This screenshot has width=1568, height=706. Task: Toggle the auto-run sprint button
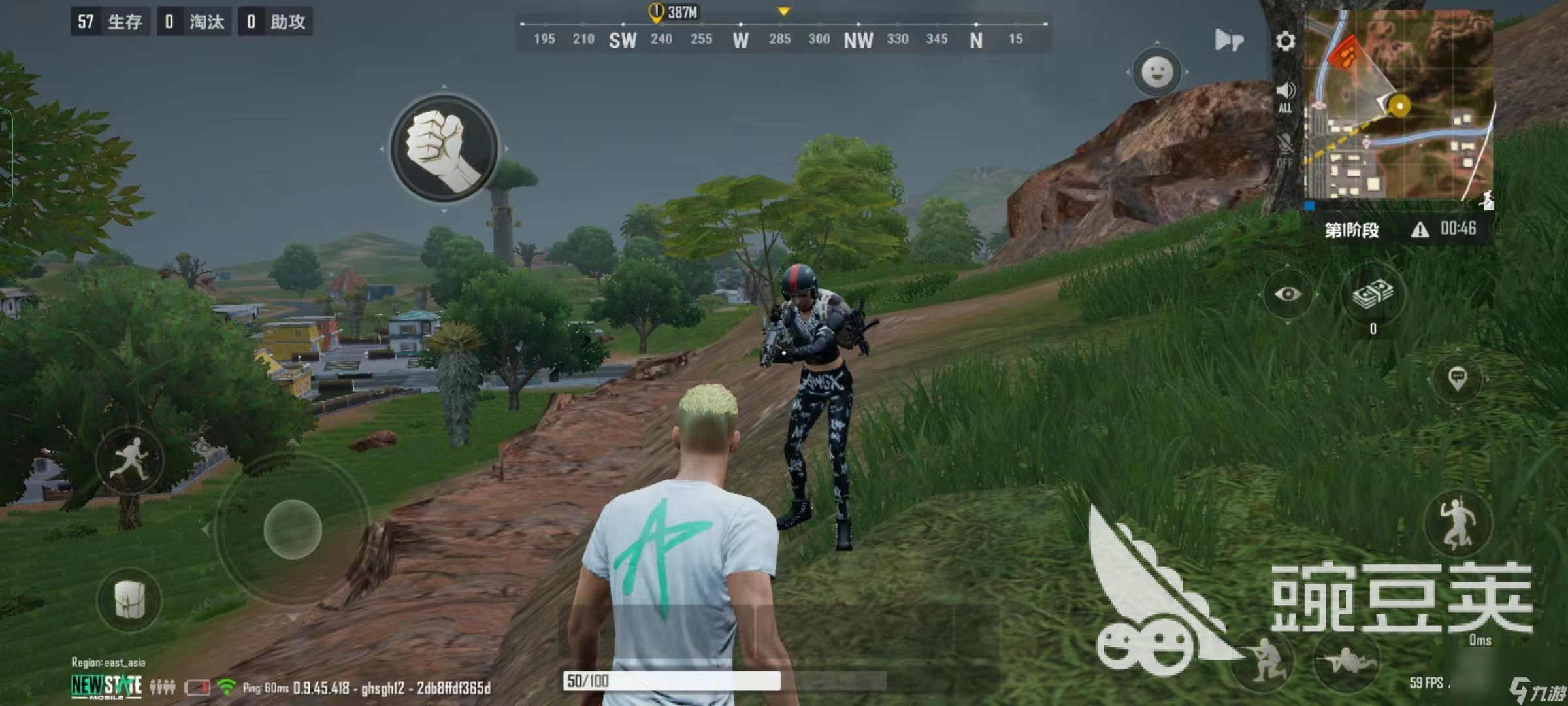click(x=129, y=459)
